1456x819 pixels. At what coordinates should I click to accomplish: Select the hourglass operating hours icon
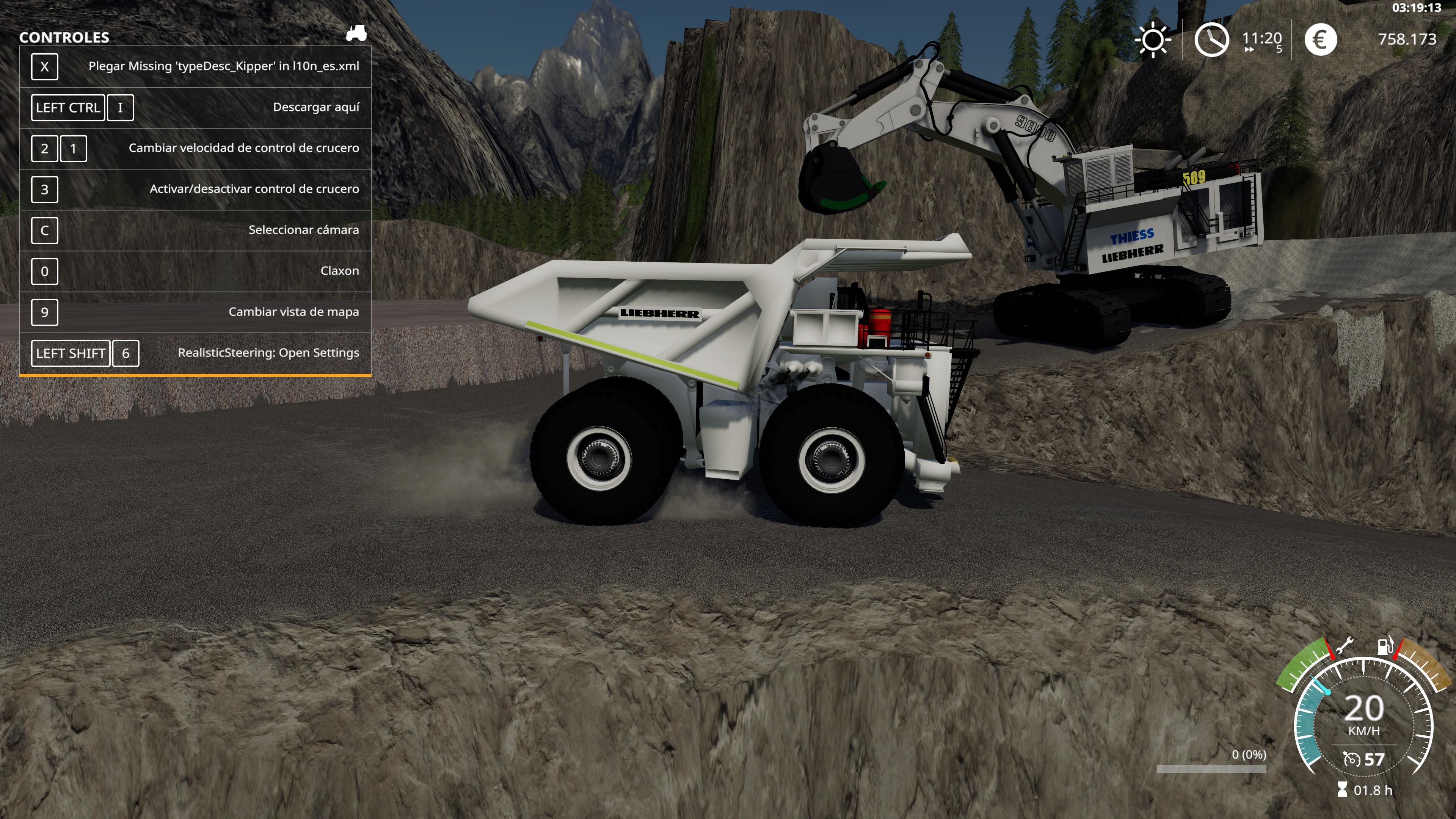[1342, 789]
